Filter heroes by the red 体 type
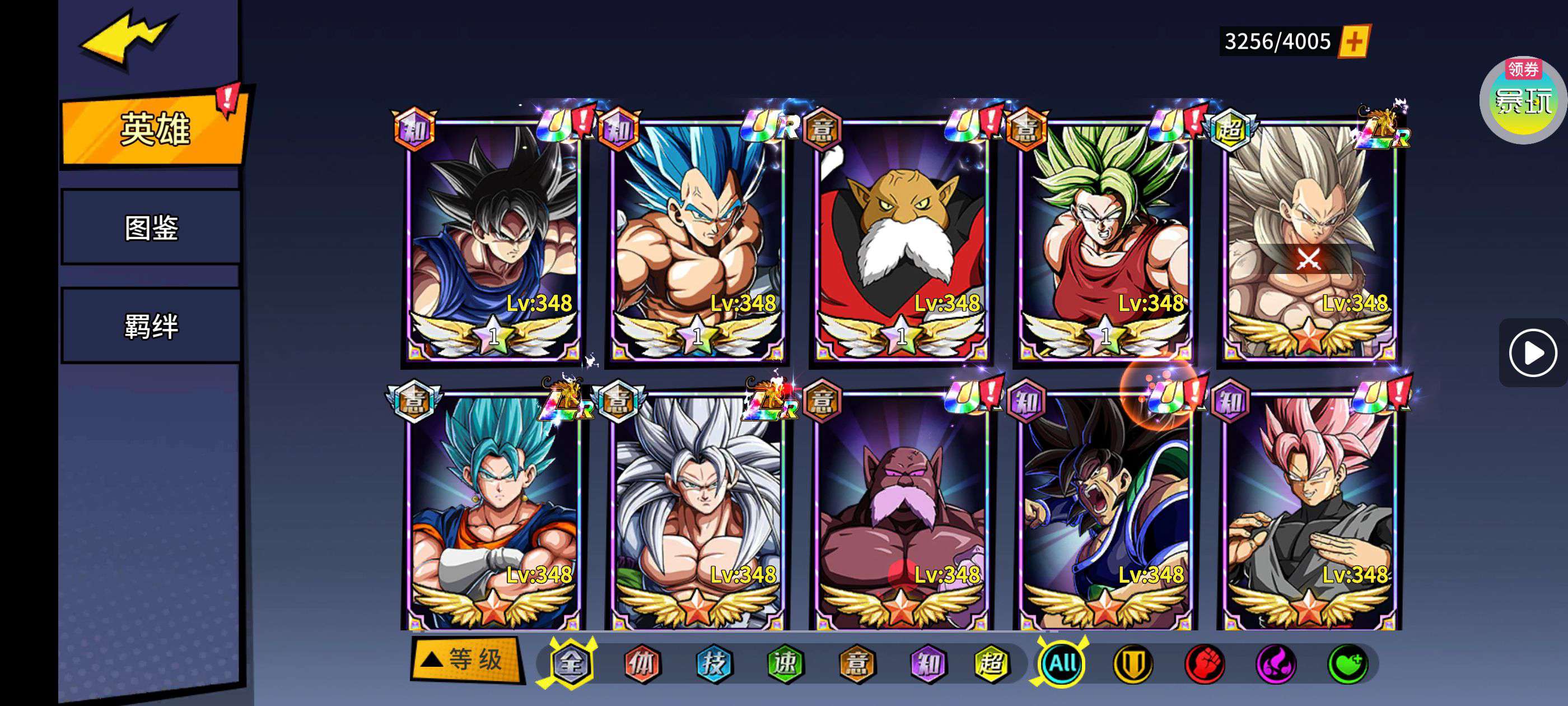The width and height of the screenshot is (1568, 706). pos(642,663)
